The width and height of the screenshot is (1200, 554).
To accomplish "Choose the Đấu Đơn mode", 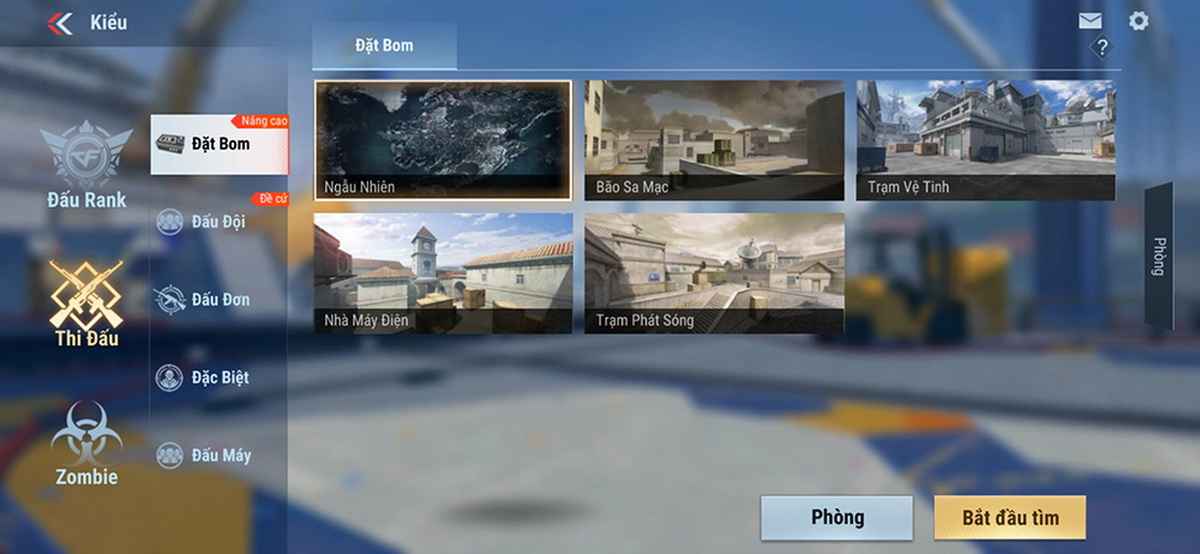I will [218, 299].
